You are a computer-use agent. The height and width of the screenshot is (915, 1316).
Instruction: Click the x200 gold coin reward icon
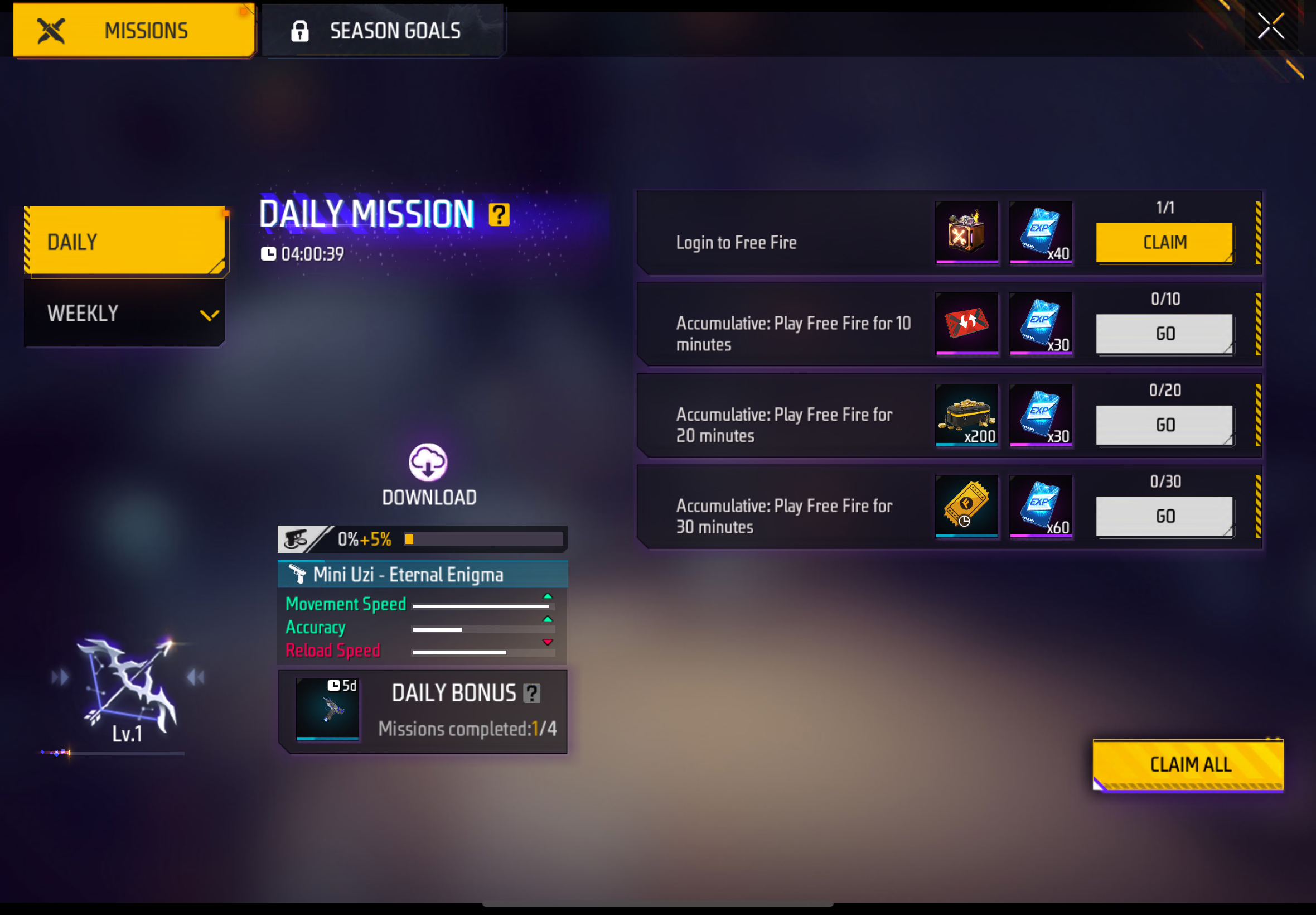coord(966,415)
